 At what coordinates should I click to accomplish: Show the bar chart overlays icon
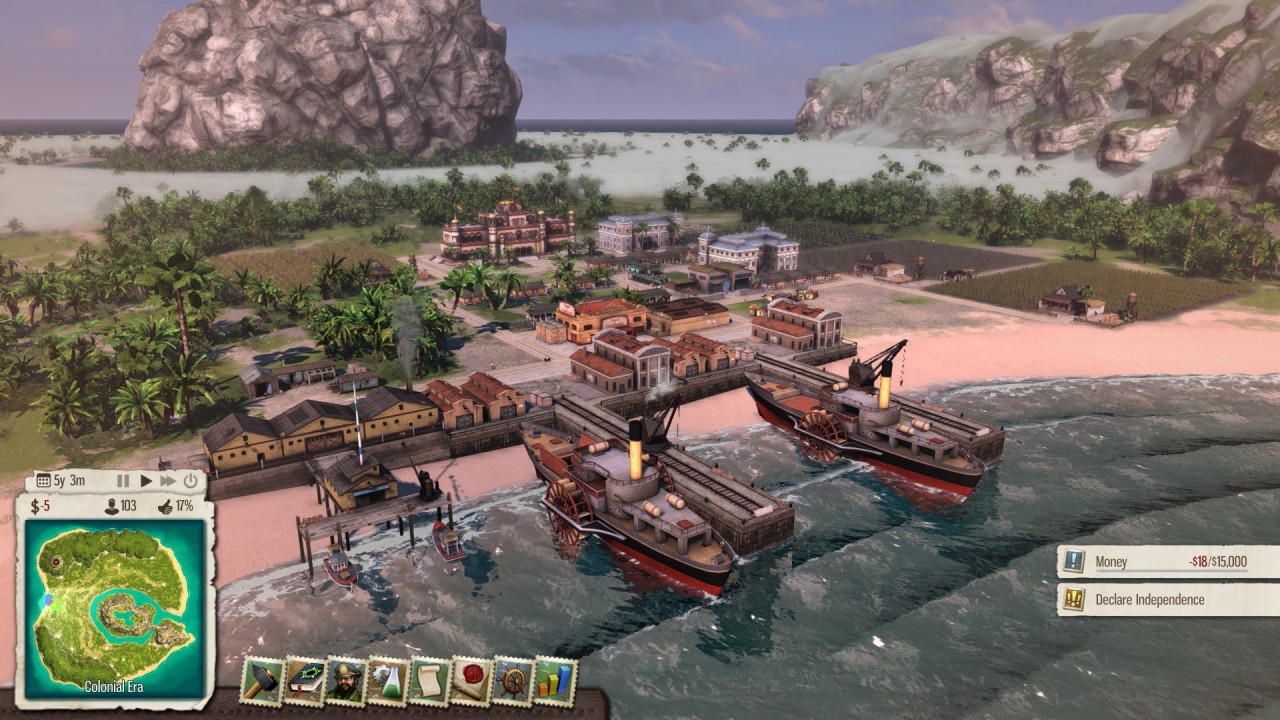click(555, 680)
